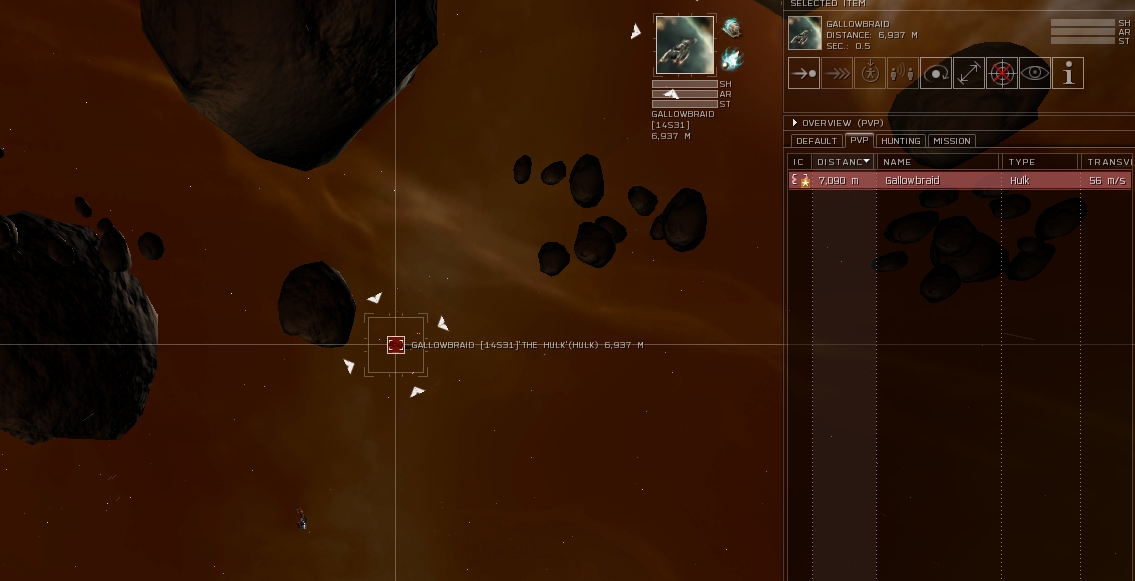Approach the selected ship Gallowbraid
Viewport: 1135px width, 581px height.
point(804,73)
